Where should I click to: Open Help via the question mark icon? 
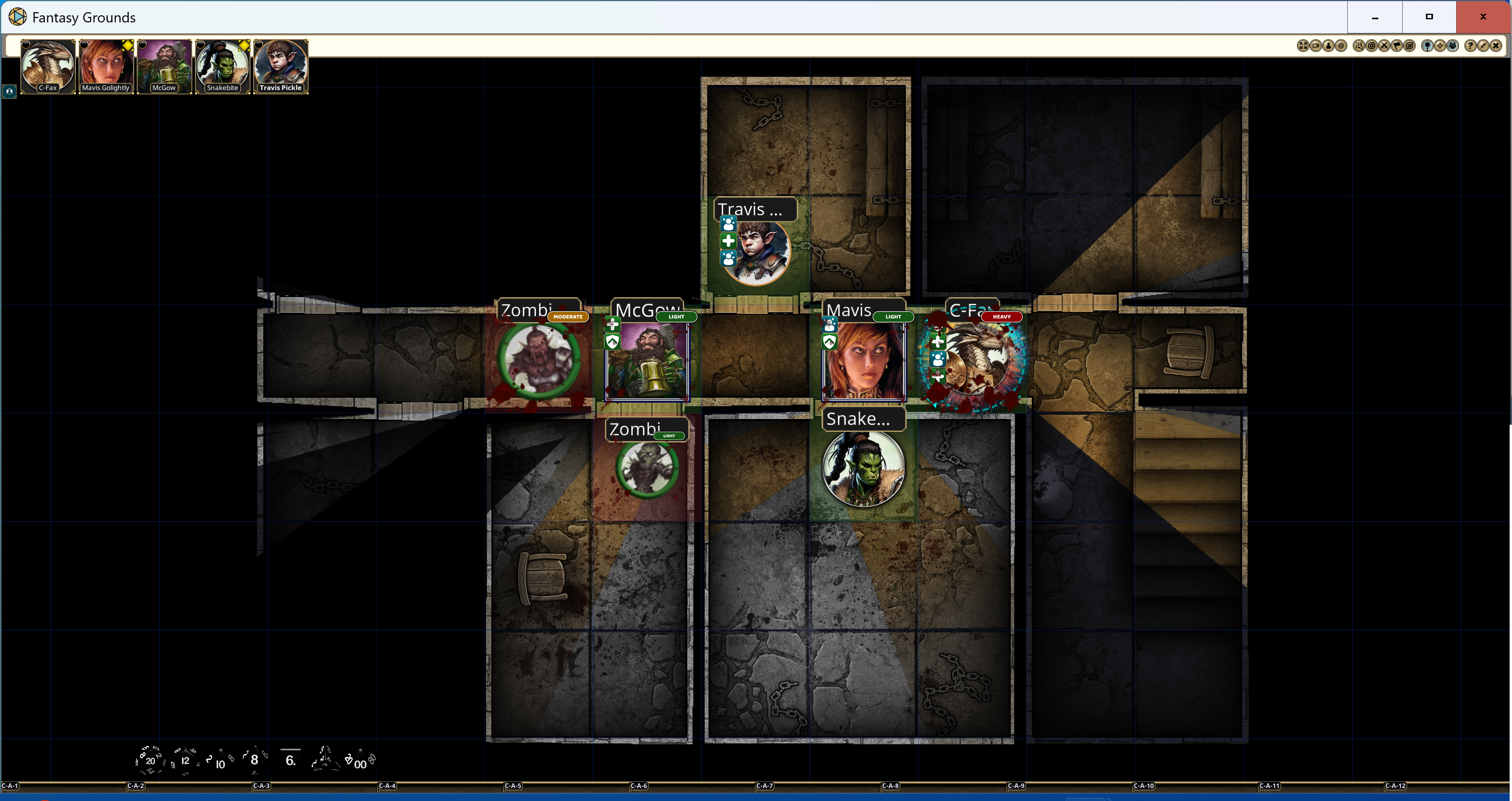click(x=1471, y=45)
